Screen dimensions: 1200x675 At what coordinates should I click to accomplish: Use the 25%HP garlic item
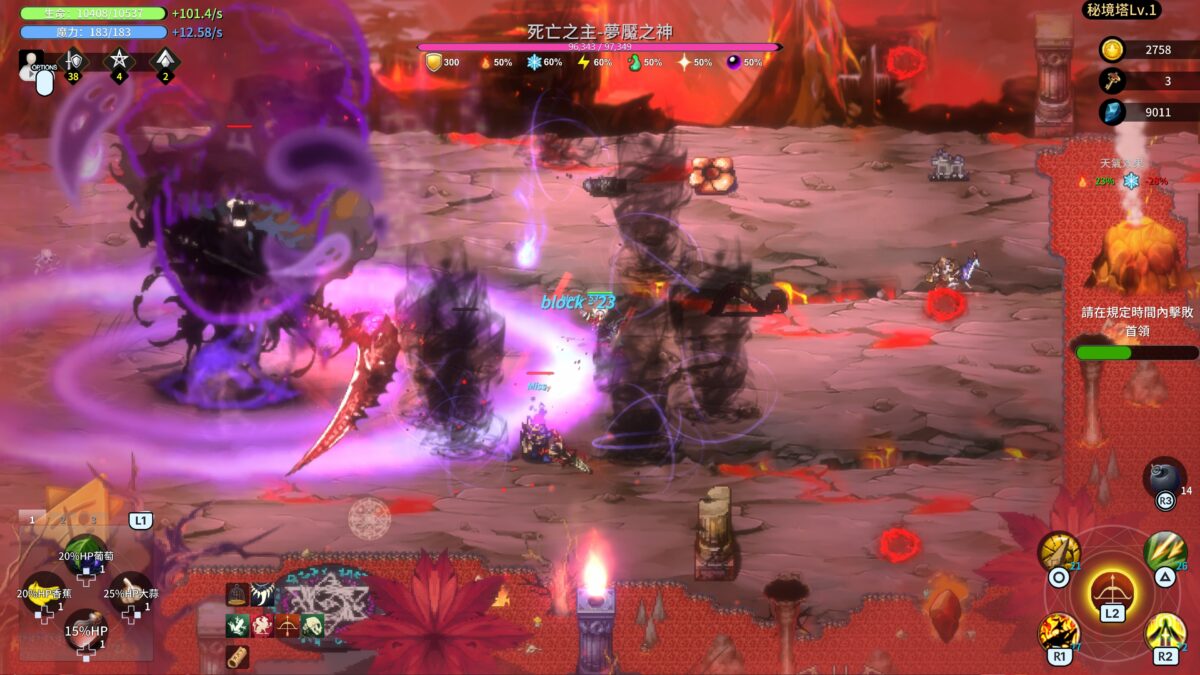[x=130, y=590]
